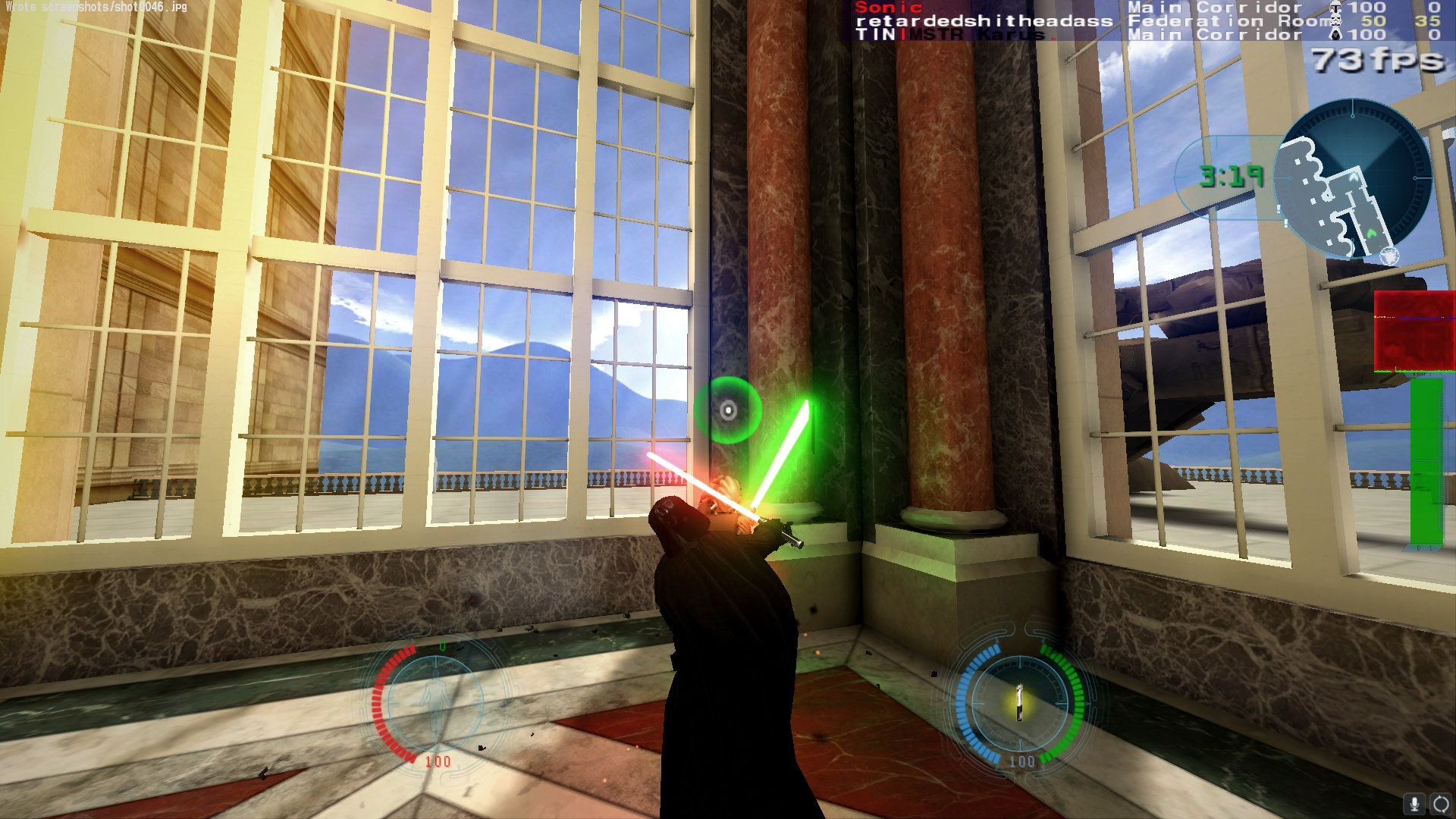Click the circular arrows refresh icon

(x=1441, y=804)
